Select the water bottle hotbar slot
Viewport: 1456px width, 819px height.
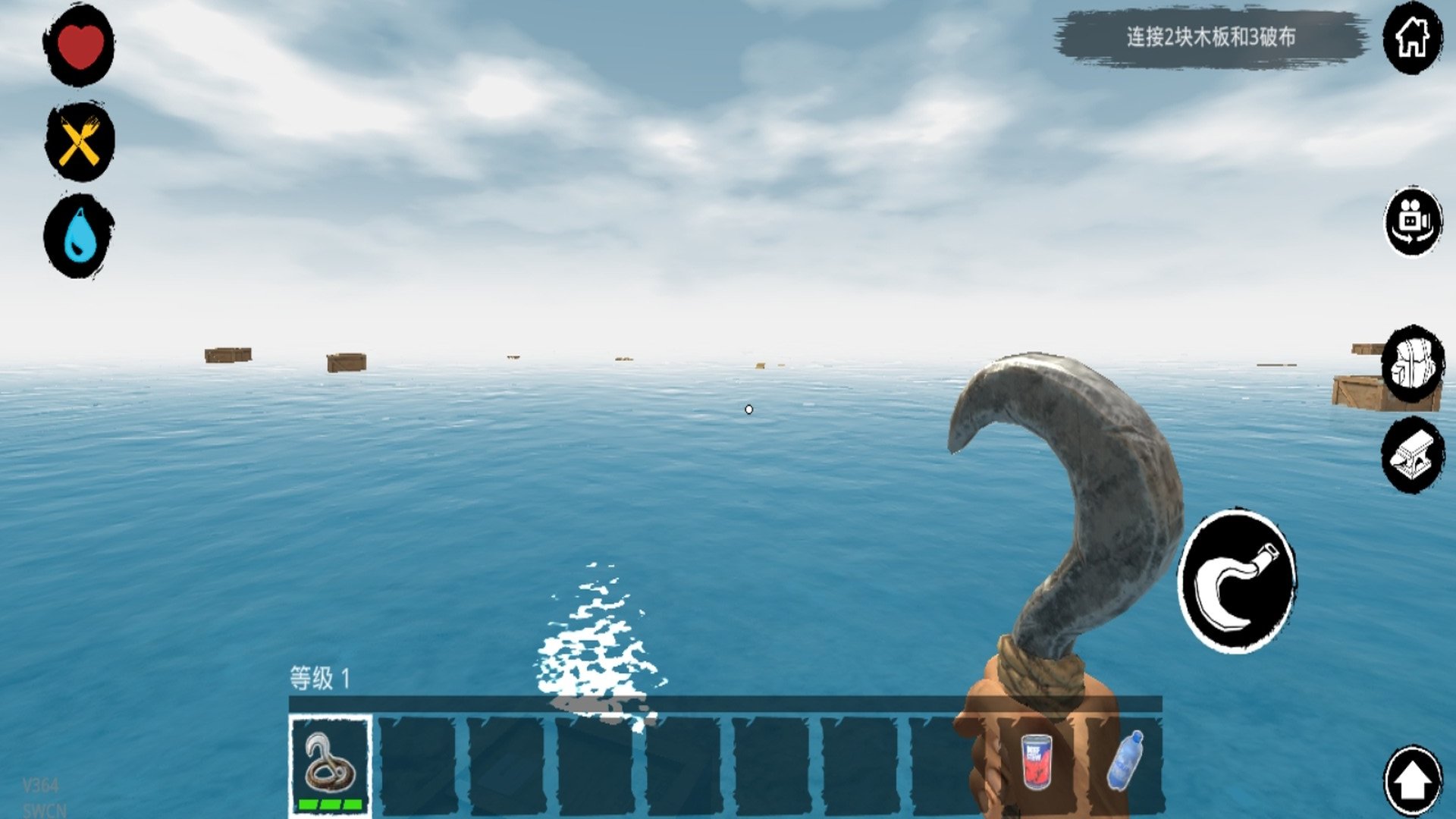point(1125,761)
